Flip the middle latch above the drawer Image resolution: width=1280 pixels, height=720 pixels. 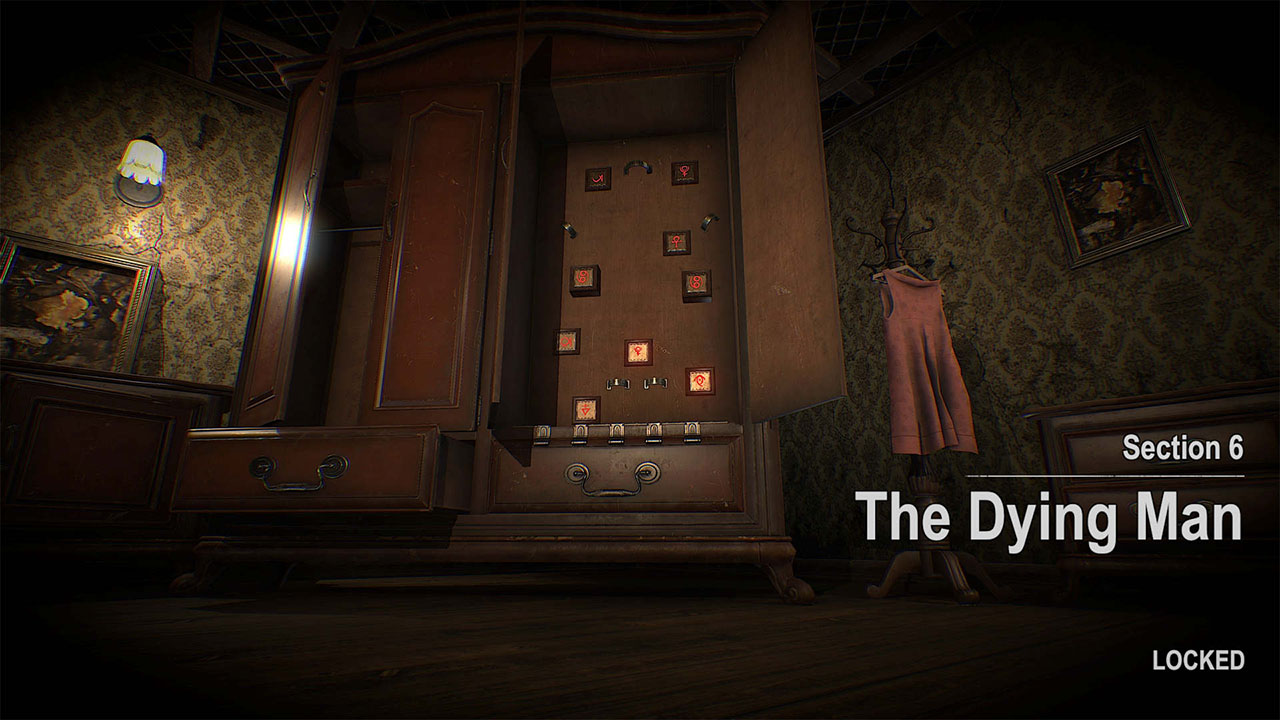pos(615,432)
